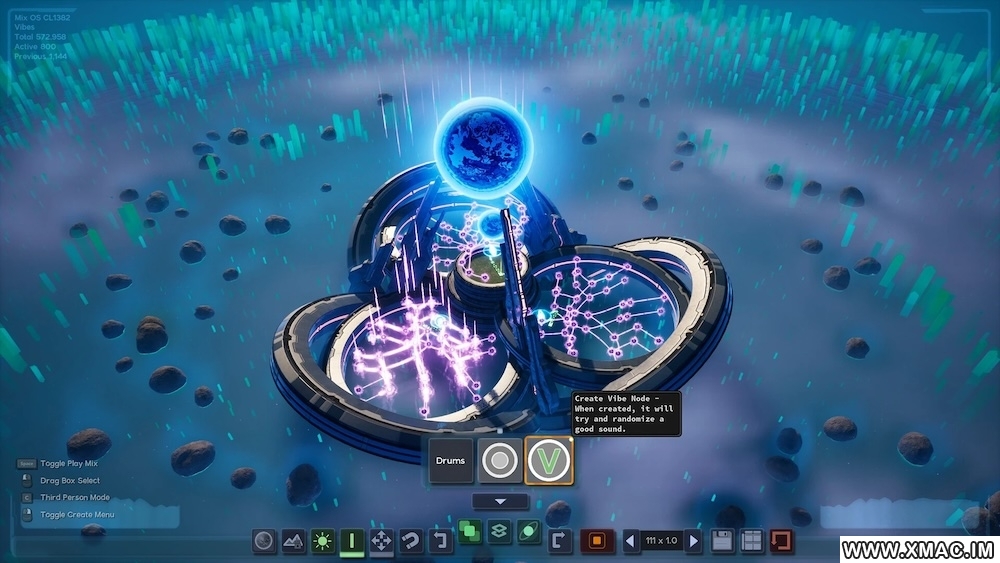This screenshot has height=563, width=1000.
Task: Decrease the 111 x 1.0 value
Action: pyautogui.click(x=631, y=541)
